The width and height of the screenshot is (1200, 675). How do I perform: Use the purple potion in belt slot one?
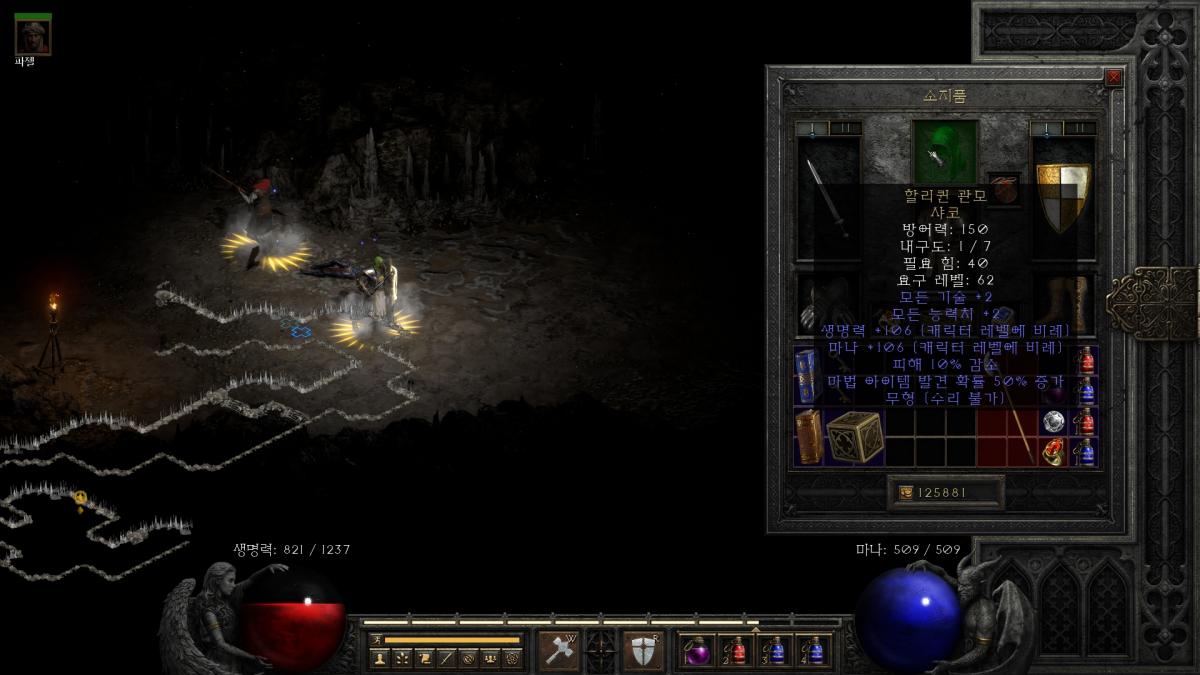pos(696,651)
